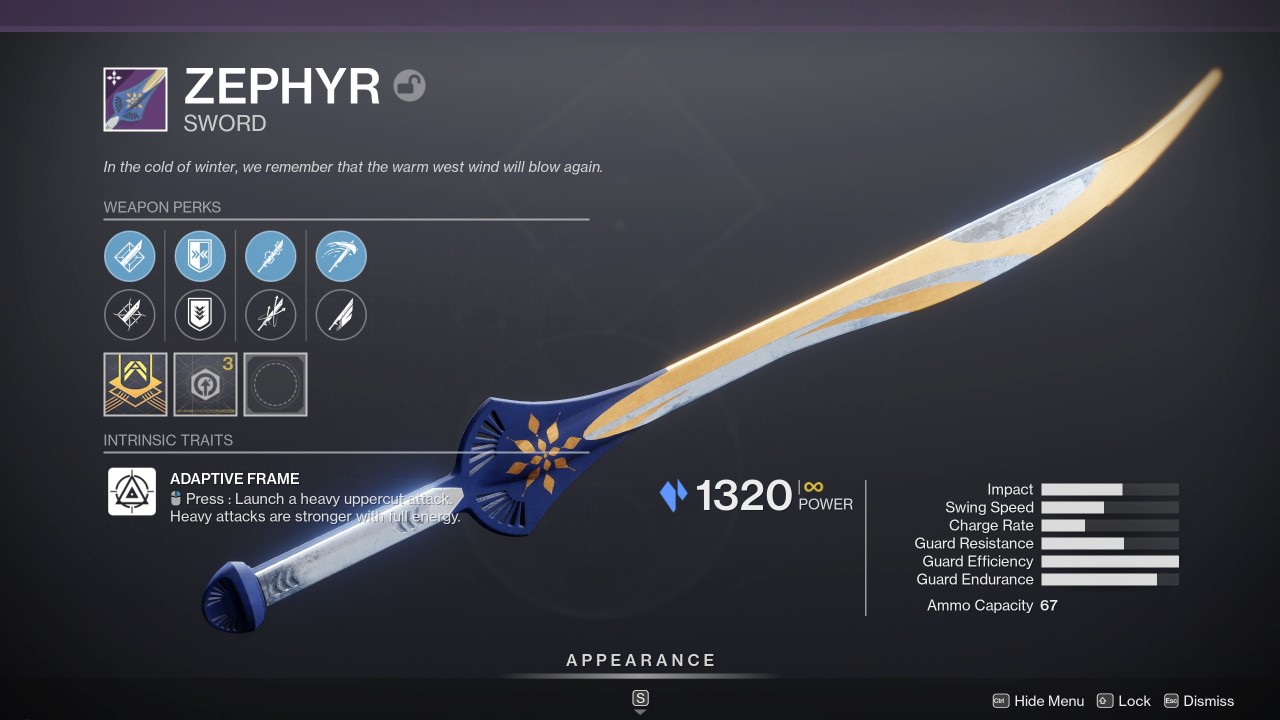The height and width of the screenshot is (720, 1280).
Task: Click the Zephyr weapon thumbnail icon
Action: point(135,98)
